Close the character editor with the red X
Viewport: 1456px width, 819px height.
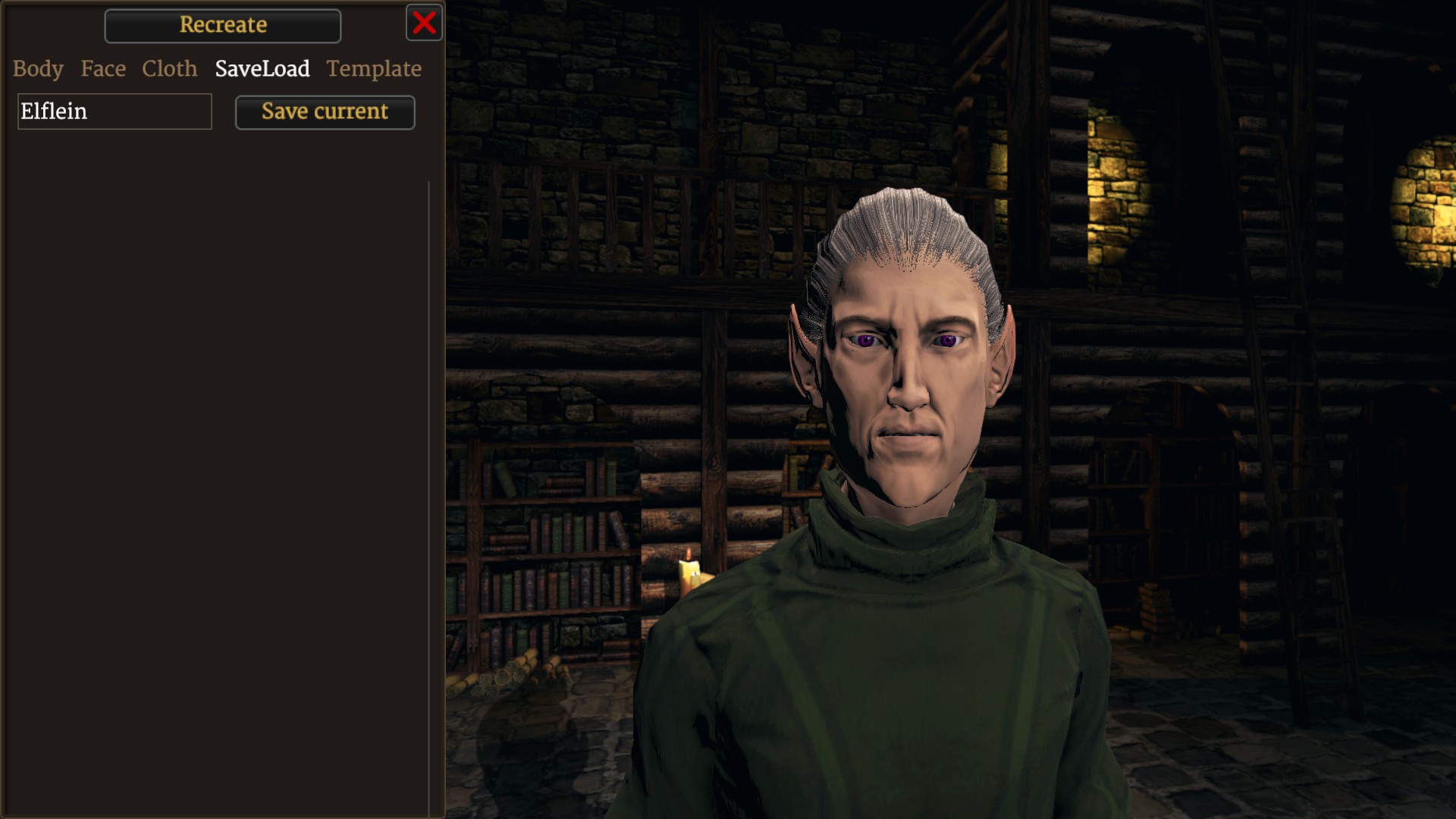click(424, 23)
